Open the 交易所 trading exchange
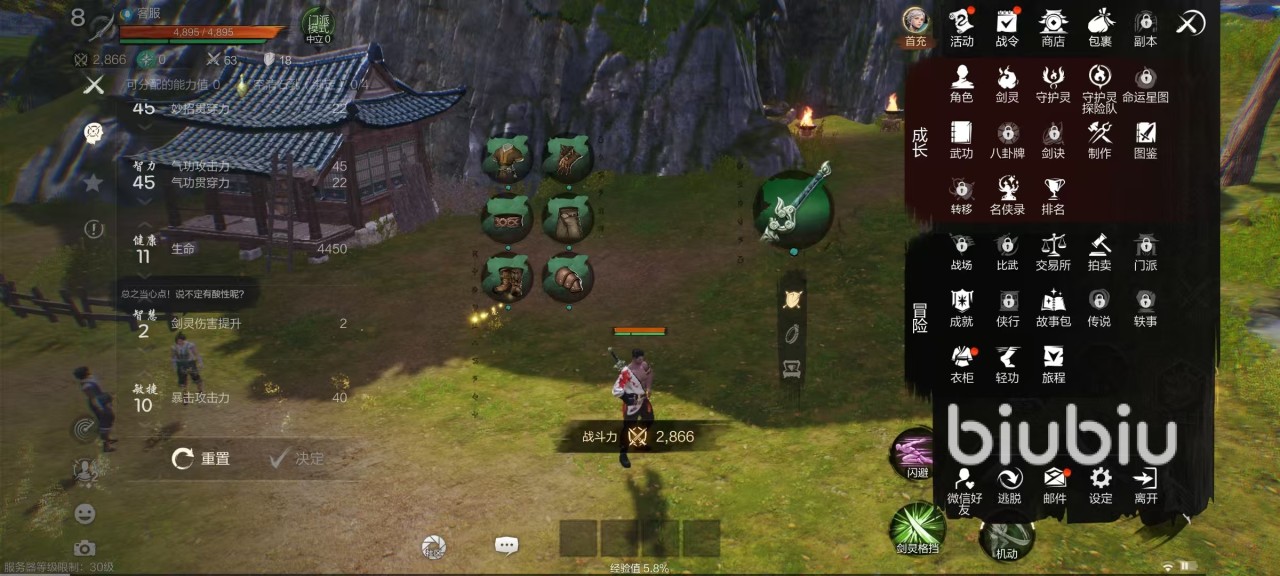 [1053, 250]
